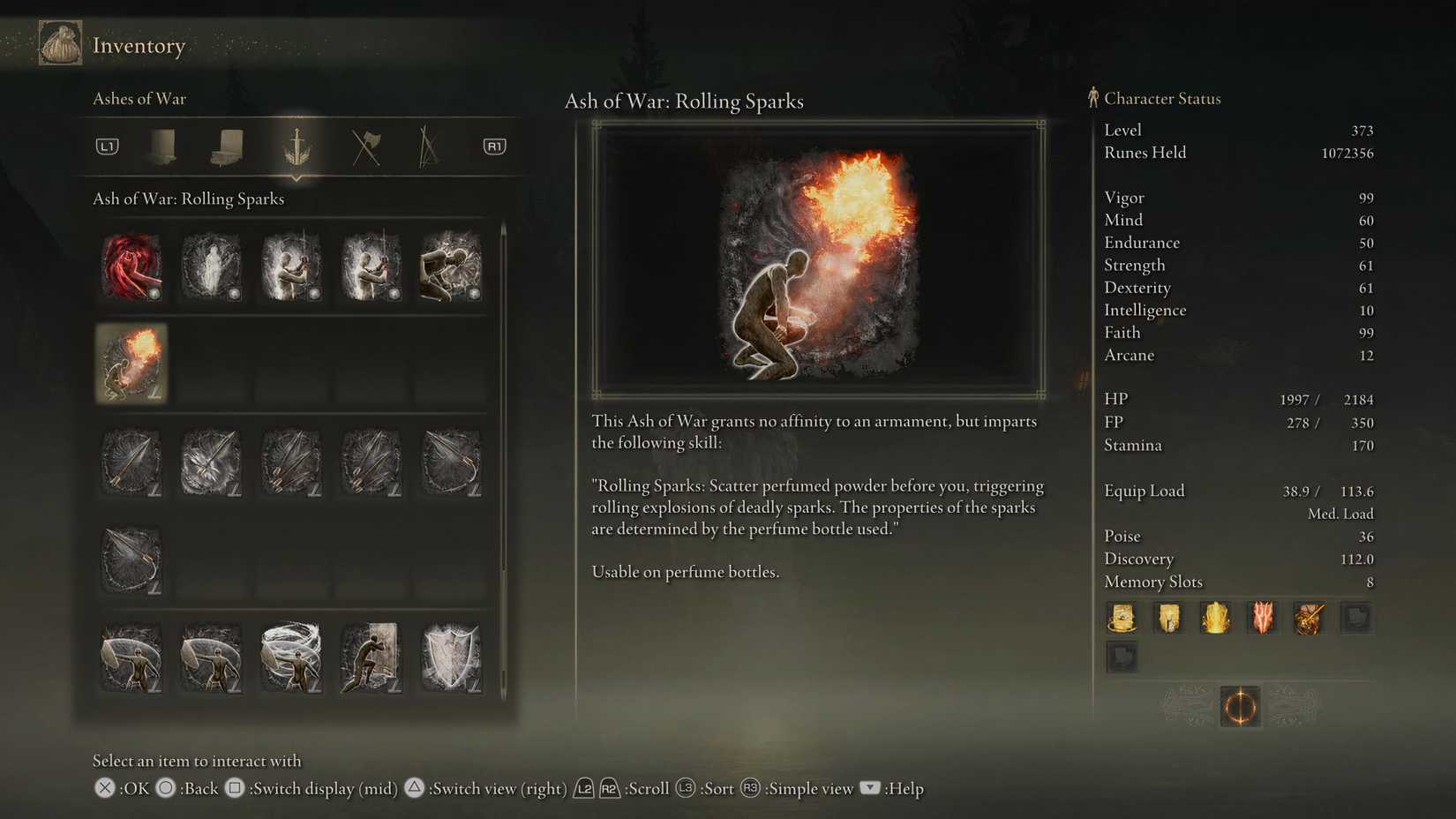The height and width of the screenshot is (819, 1456).
Task: Select the shield Ash of War in bottom row
Action: 450,657
